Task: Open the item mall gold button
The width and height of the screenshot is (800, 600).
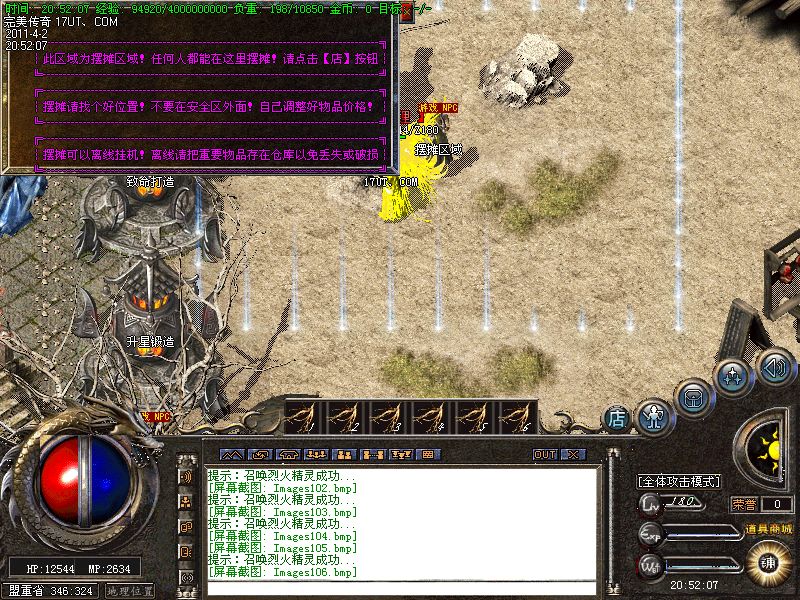Action: click(x=769, y=562)
